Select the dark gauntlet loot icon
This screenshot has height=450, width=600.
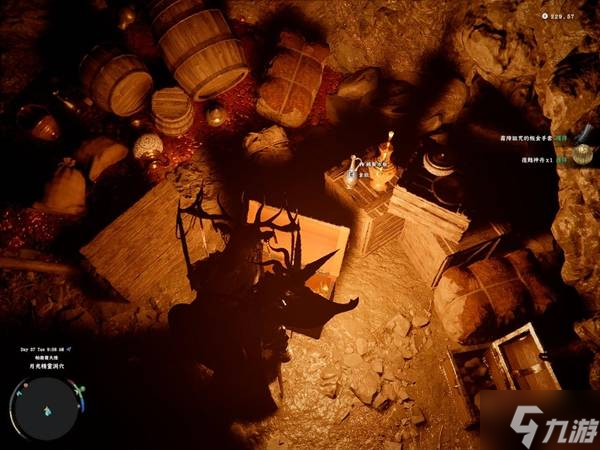click(x=585, y=131)
